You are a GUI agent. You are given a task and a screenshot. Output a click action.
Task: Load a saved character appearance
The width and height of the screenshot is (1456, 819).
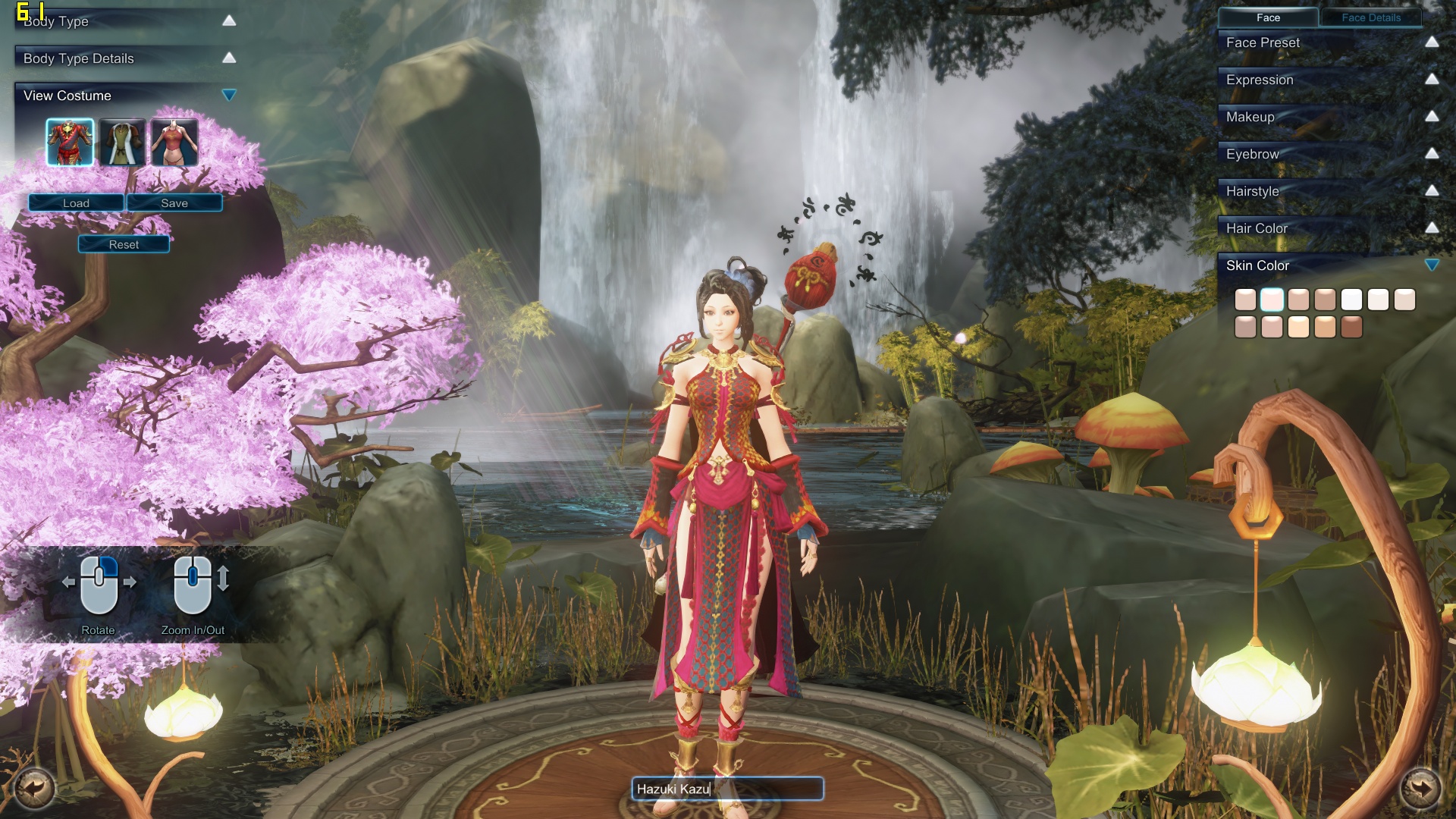tap(76, 202)
